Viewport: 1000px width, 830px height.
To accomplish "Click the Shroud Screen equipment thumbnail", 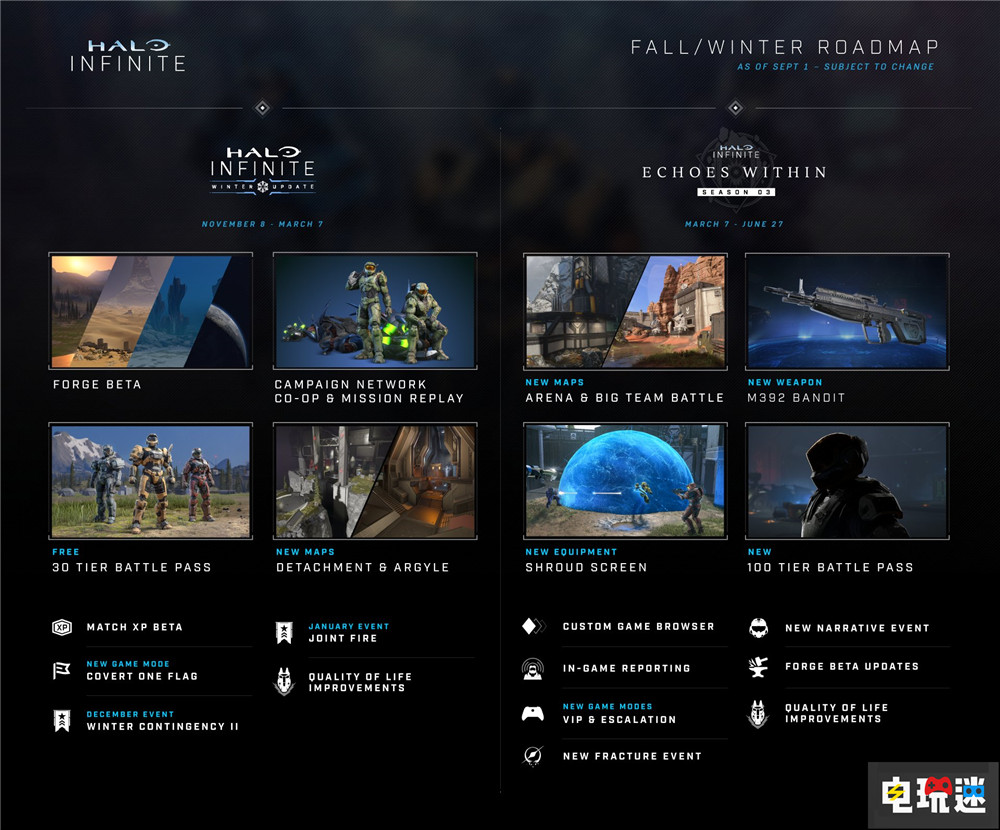I will [x=625, y=481].
